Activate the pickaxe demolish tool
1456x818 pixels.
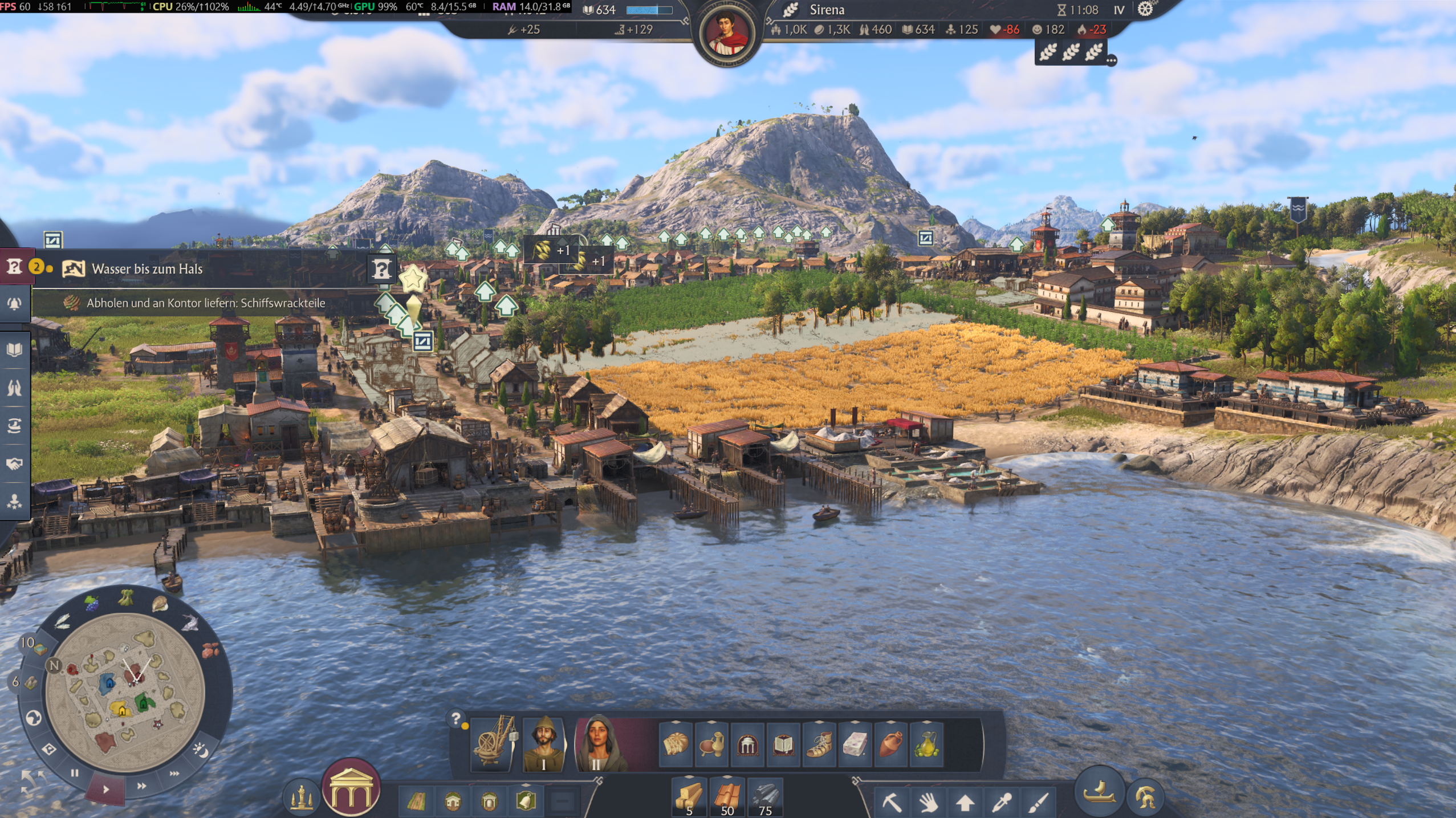point(892,803)
